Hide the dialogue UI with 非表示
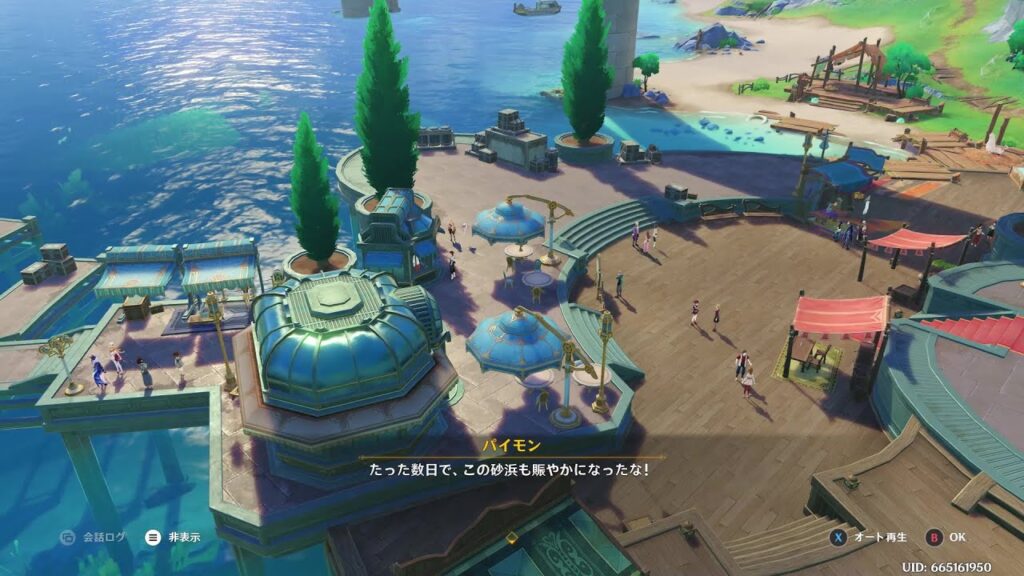 pos(173,537)
